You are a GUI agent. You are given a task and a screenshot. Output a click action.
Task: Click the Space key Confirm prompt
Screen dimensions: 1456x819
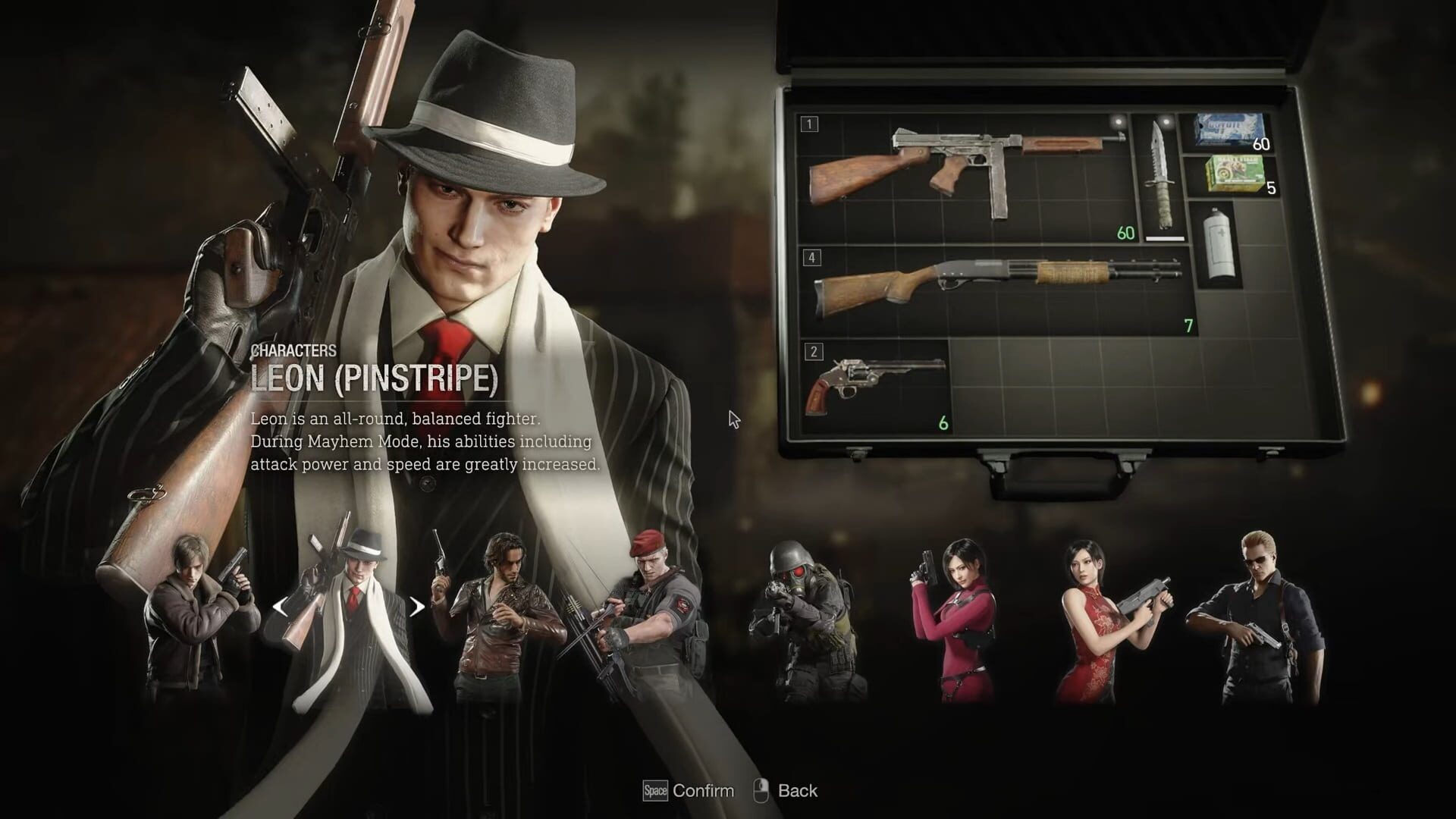(x=654, y=790)
